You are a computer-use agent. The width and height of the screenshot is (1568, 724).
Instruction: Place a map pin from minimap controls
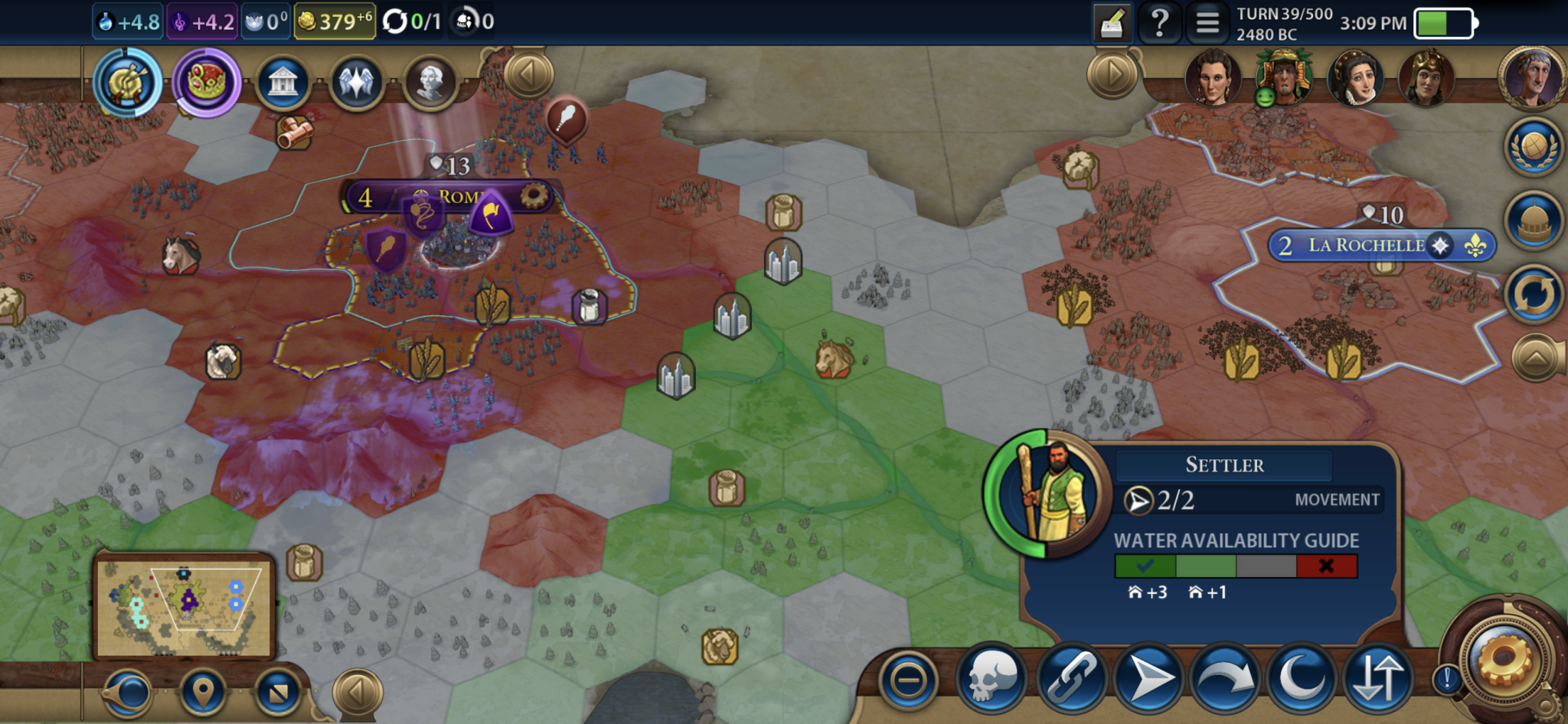[203, 692]
